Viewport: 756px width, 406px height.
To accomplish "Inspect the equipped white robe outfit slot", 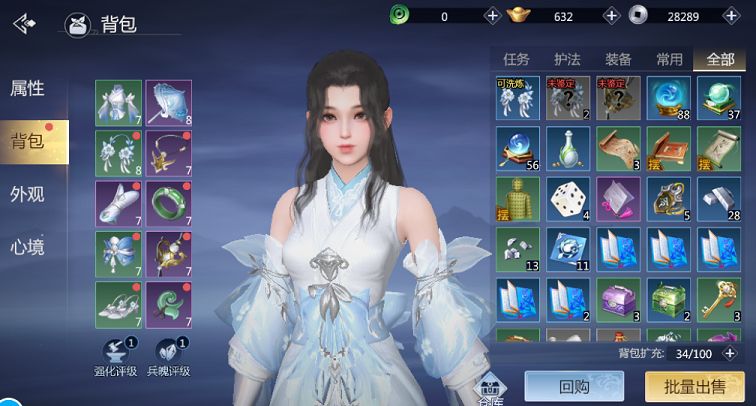I will coord(118,102).
